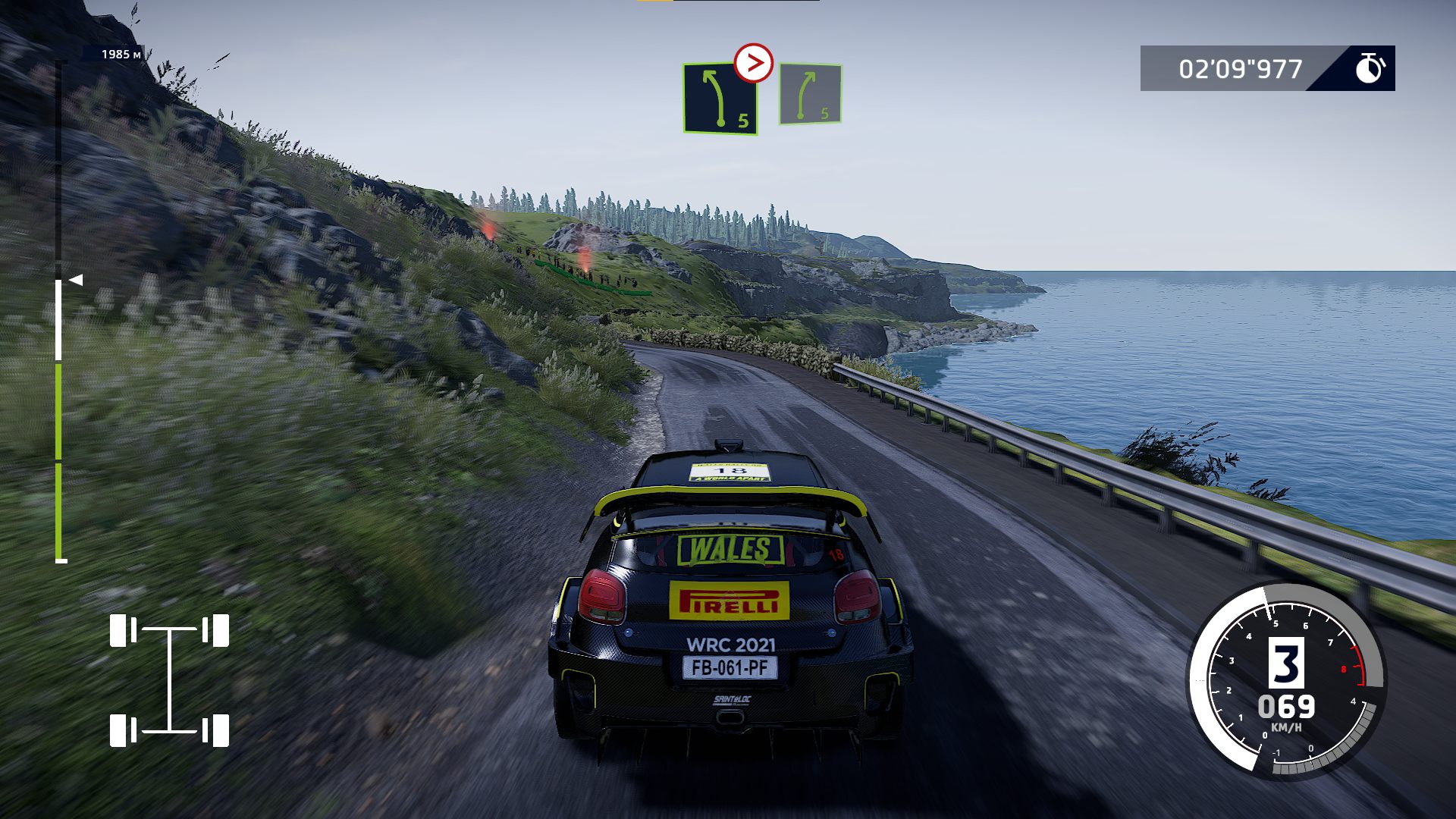Click the stopwatch icon beside the timer
The image size is (1456, 819).
1370,68
